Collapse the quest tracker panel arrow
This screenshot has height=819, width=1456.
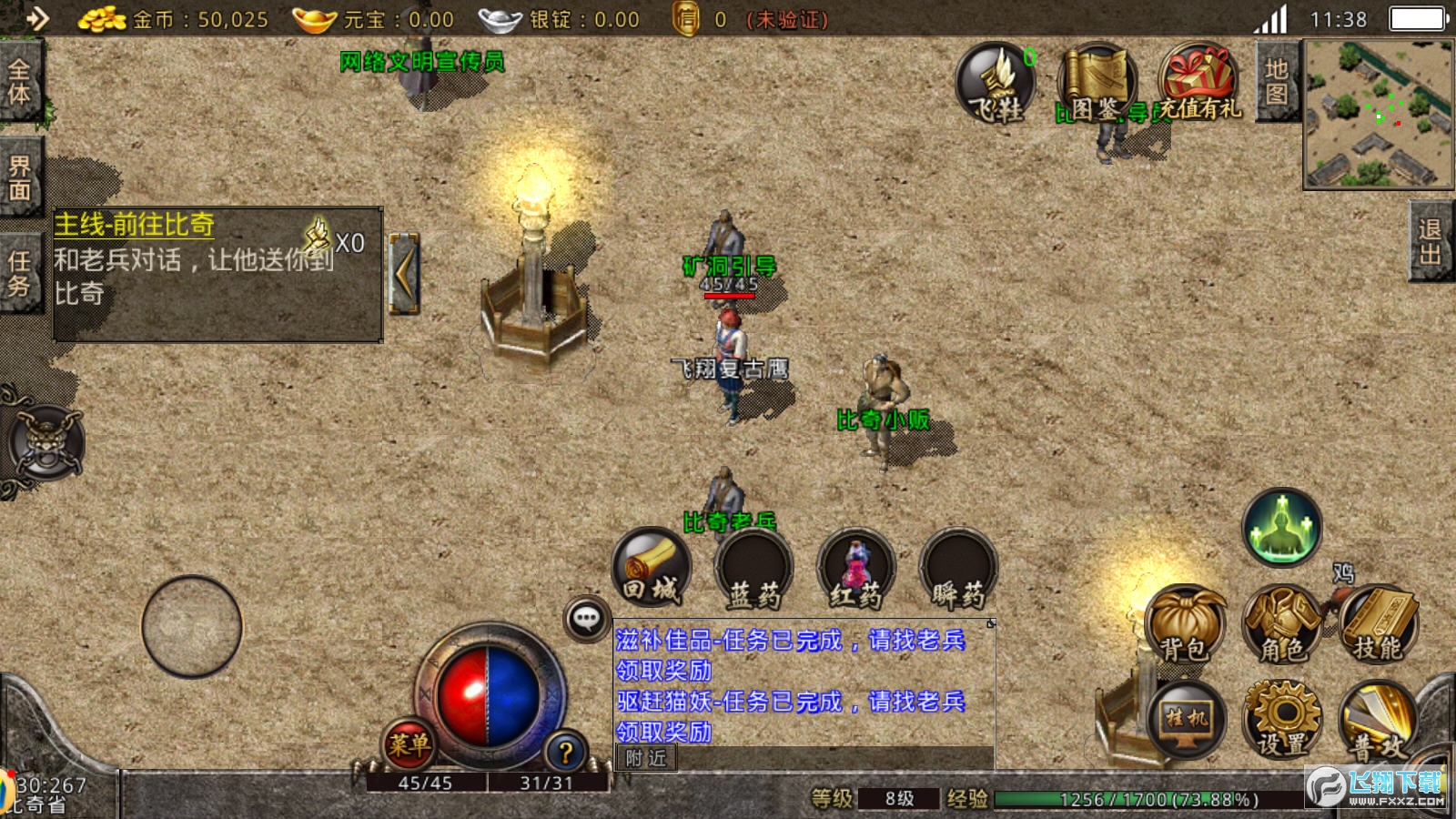pyautogui.click(x=403, y=273)
